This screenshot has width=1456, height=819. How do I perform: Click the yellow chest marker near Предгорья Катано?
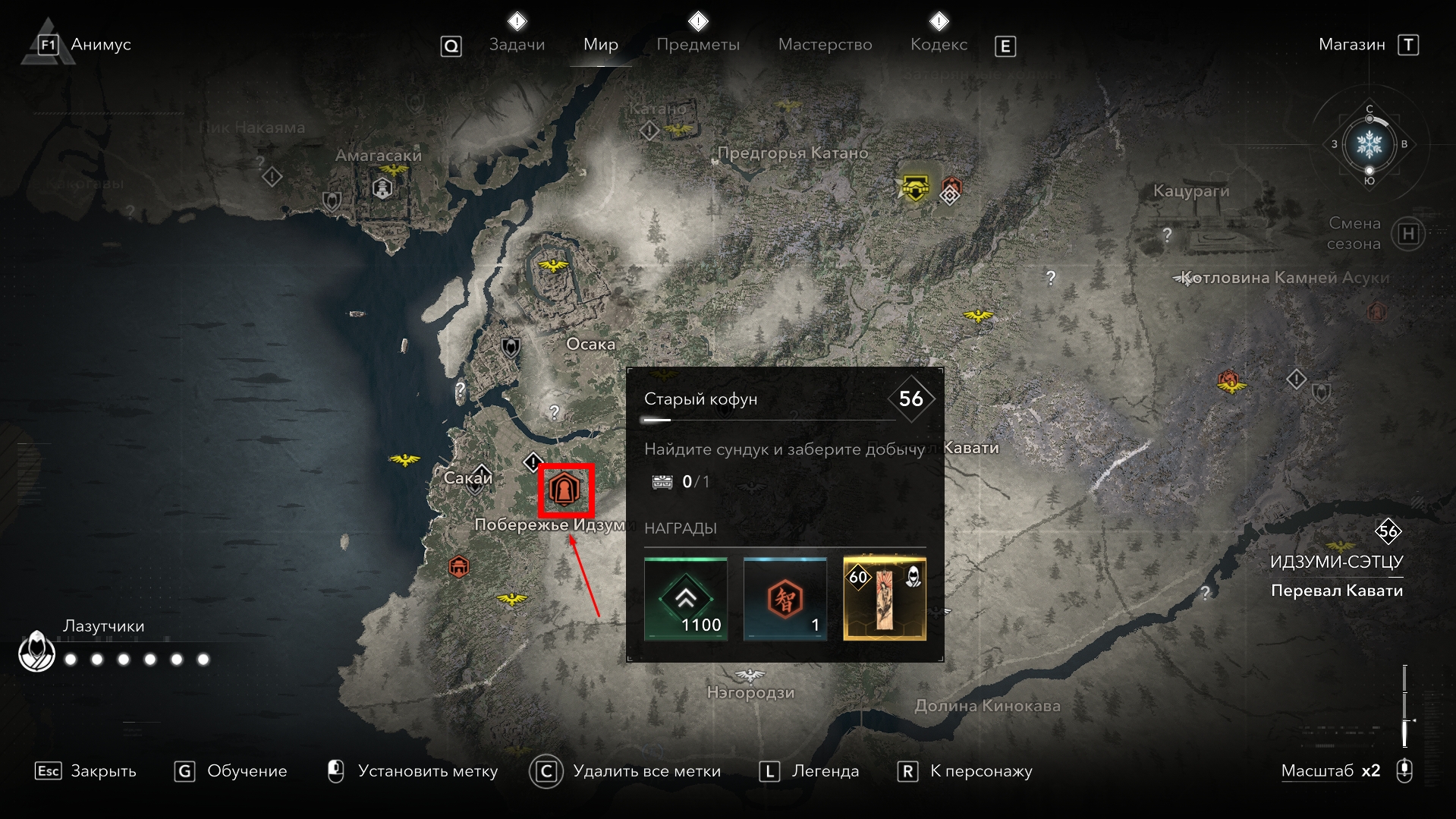[915, 187]
